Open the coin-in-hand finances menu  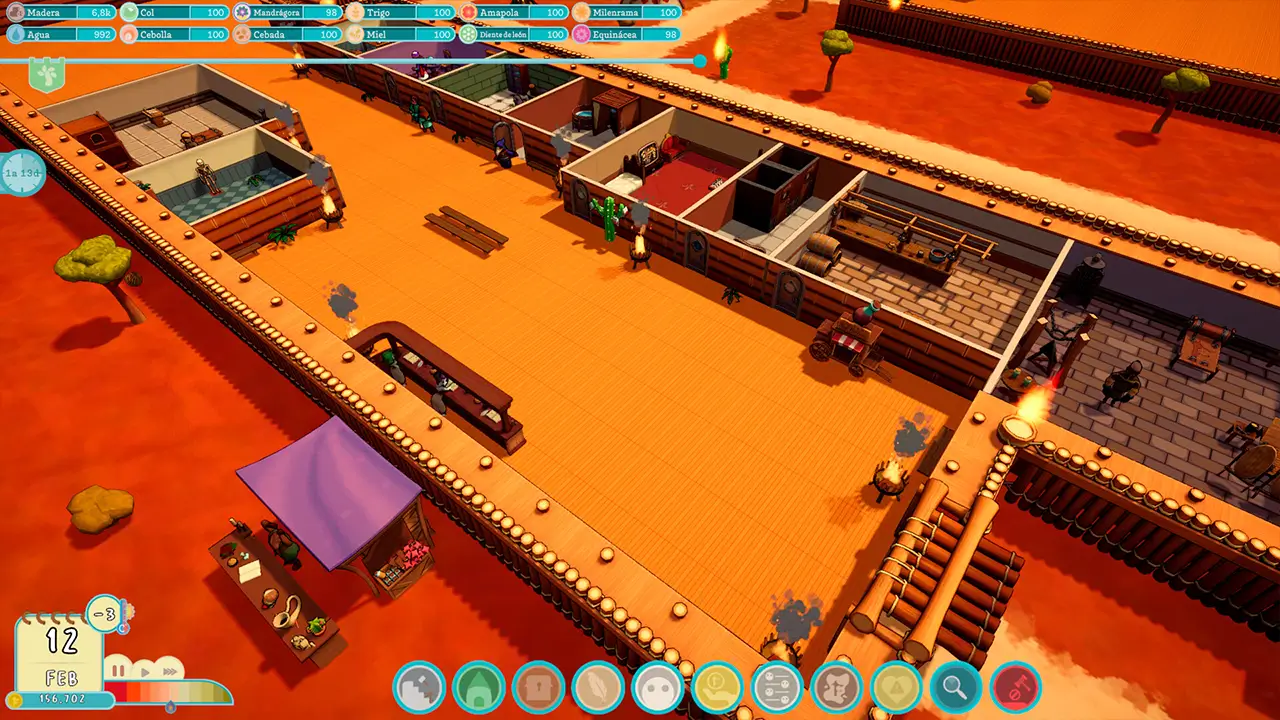point(717,688)
